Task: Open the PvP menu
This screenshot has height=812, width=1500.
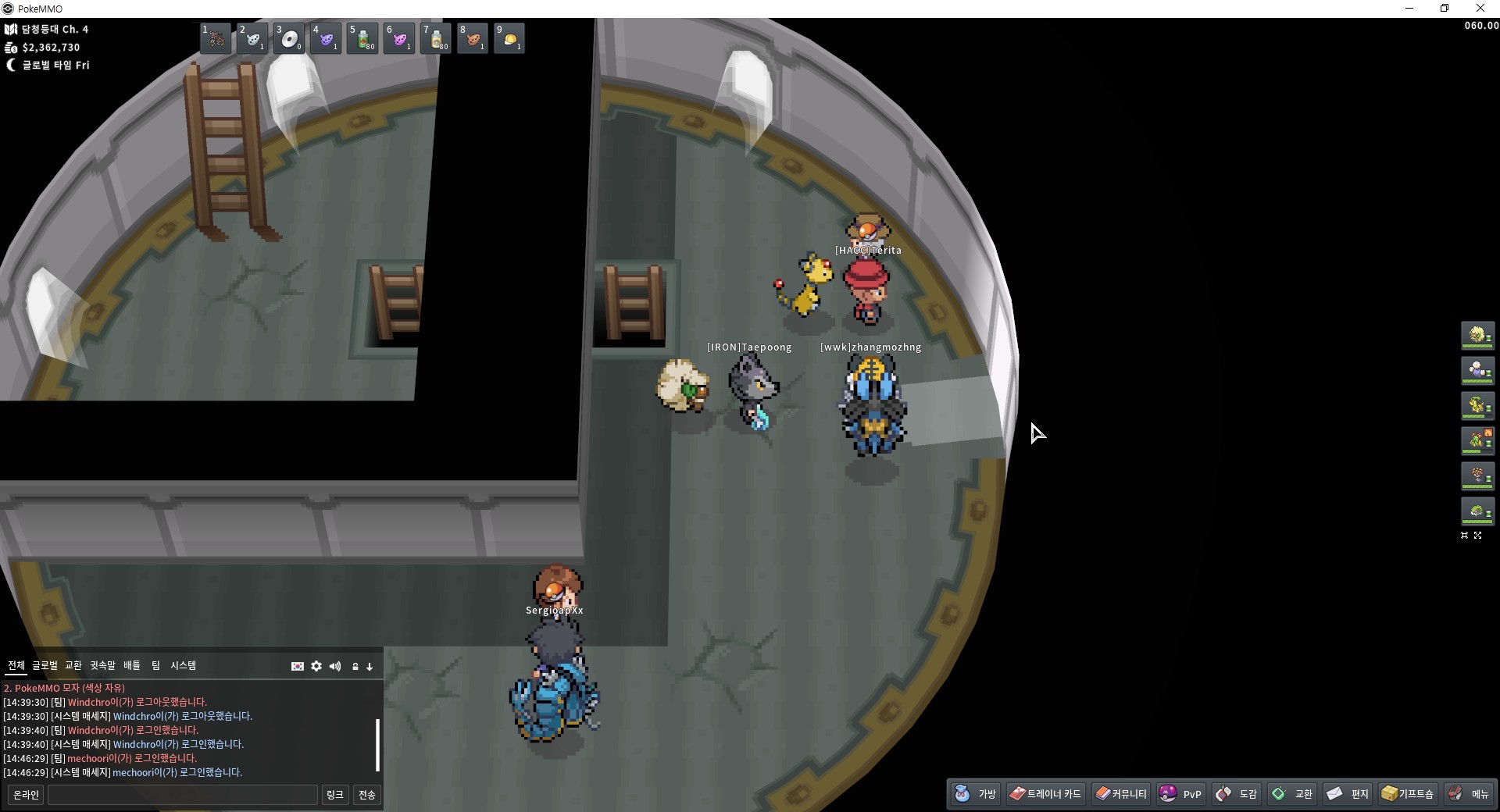Action: click(1180, 794)
